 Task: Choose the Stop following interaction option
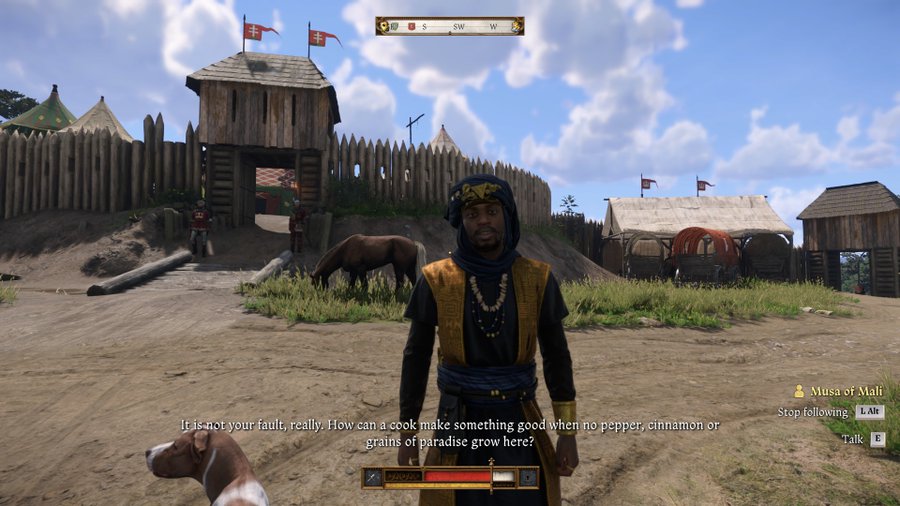click(x=812, y=412)
